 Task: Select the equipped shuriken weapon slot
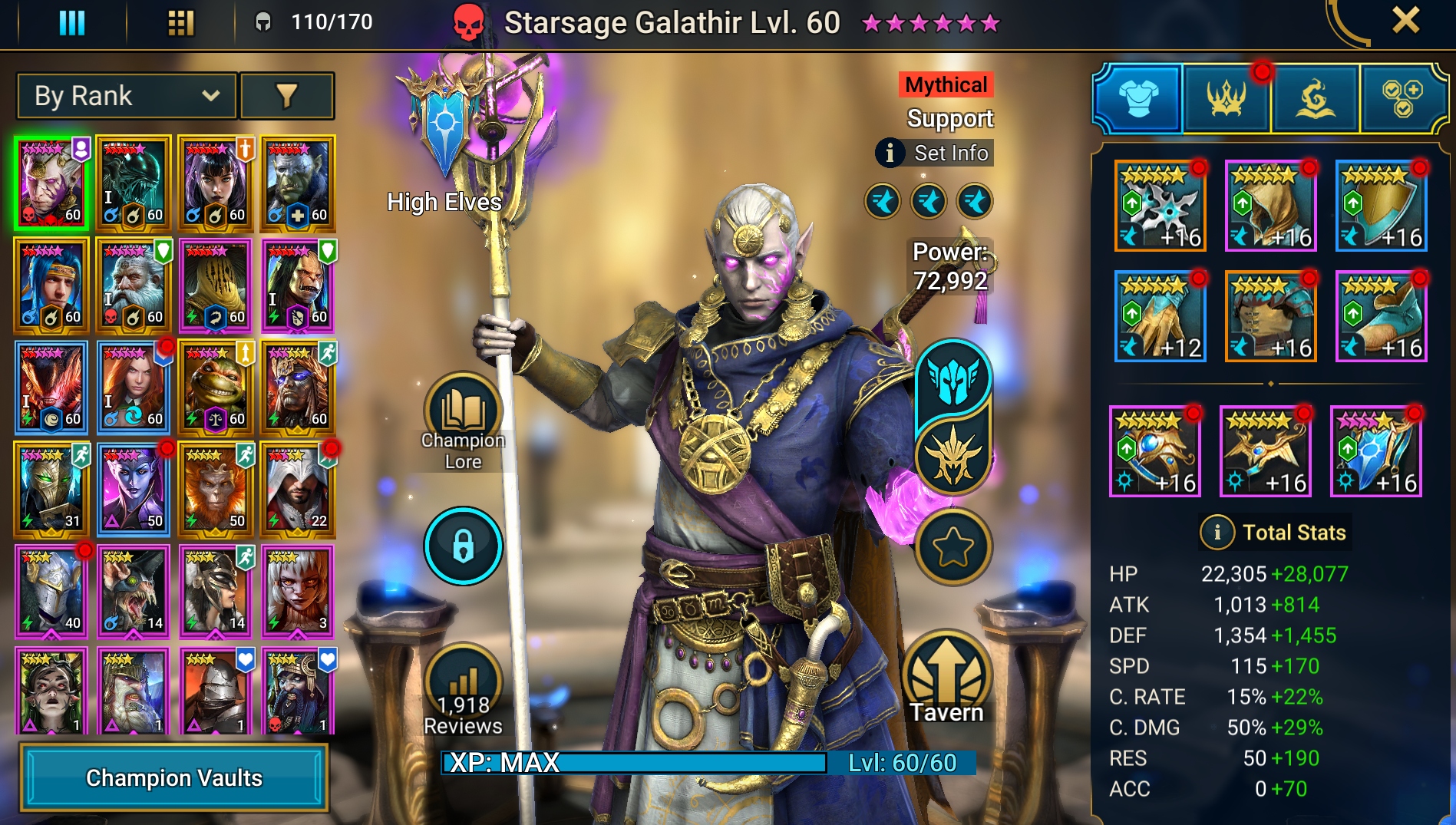(1160, 206)
